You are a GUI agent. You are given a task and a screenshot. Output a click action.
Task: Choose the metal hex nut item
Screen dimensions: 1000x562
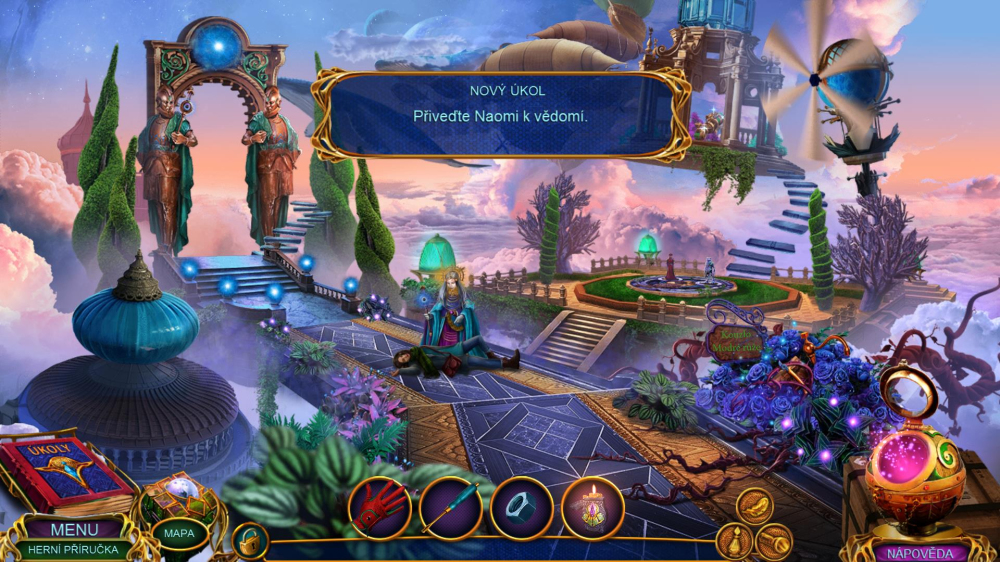point(521,508)
